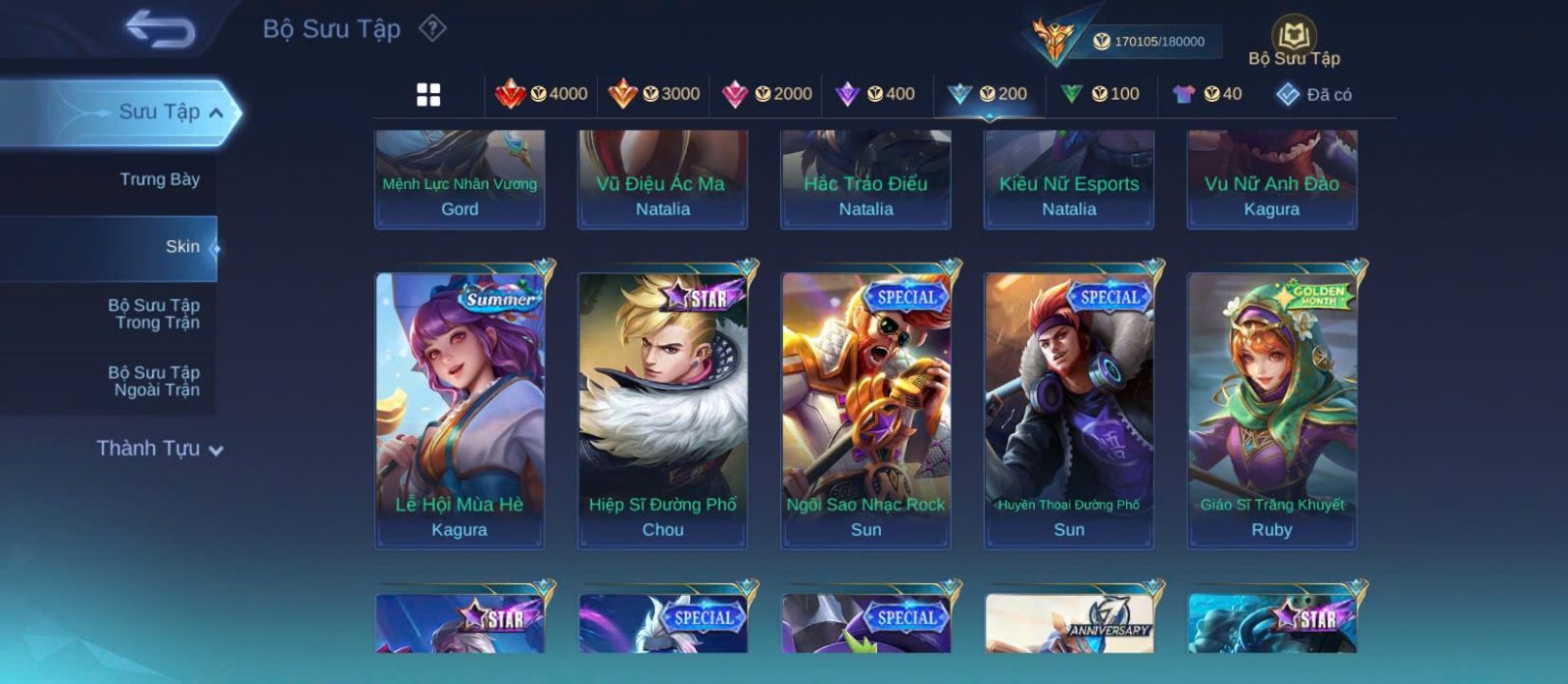
Task: Open Bộ Sưu Tập Trong Trận
Action: tap(154, 314)
